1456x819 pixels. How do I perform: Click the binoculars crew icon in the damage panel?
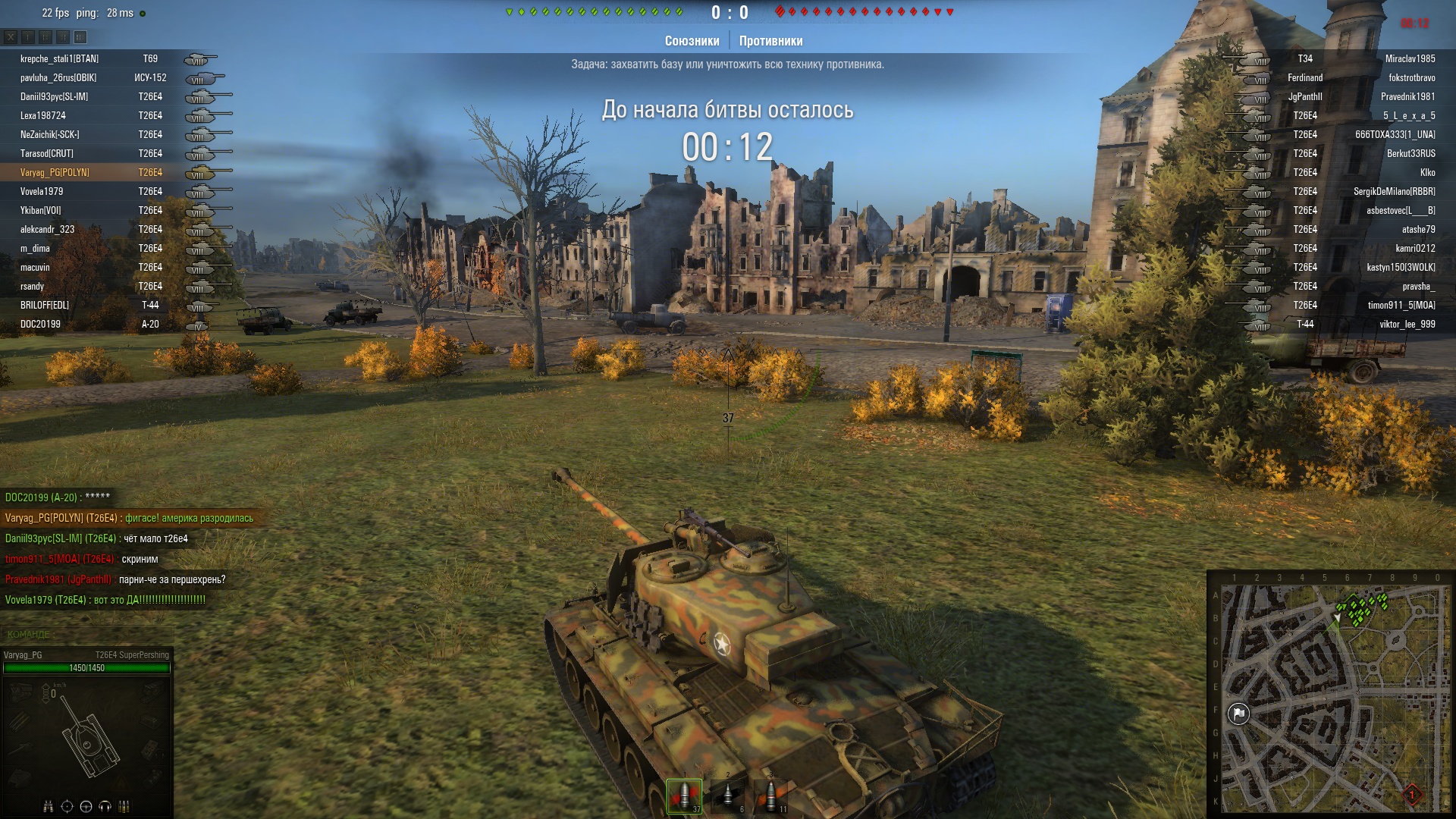point(49,806)
